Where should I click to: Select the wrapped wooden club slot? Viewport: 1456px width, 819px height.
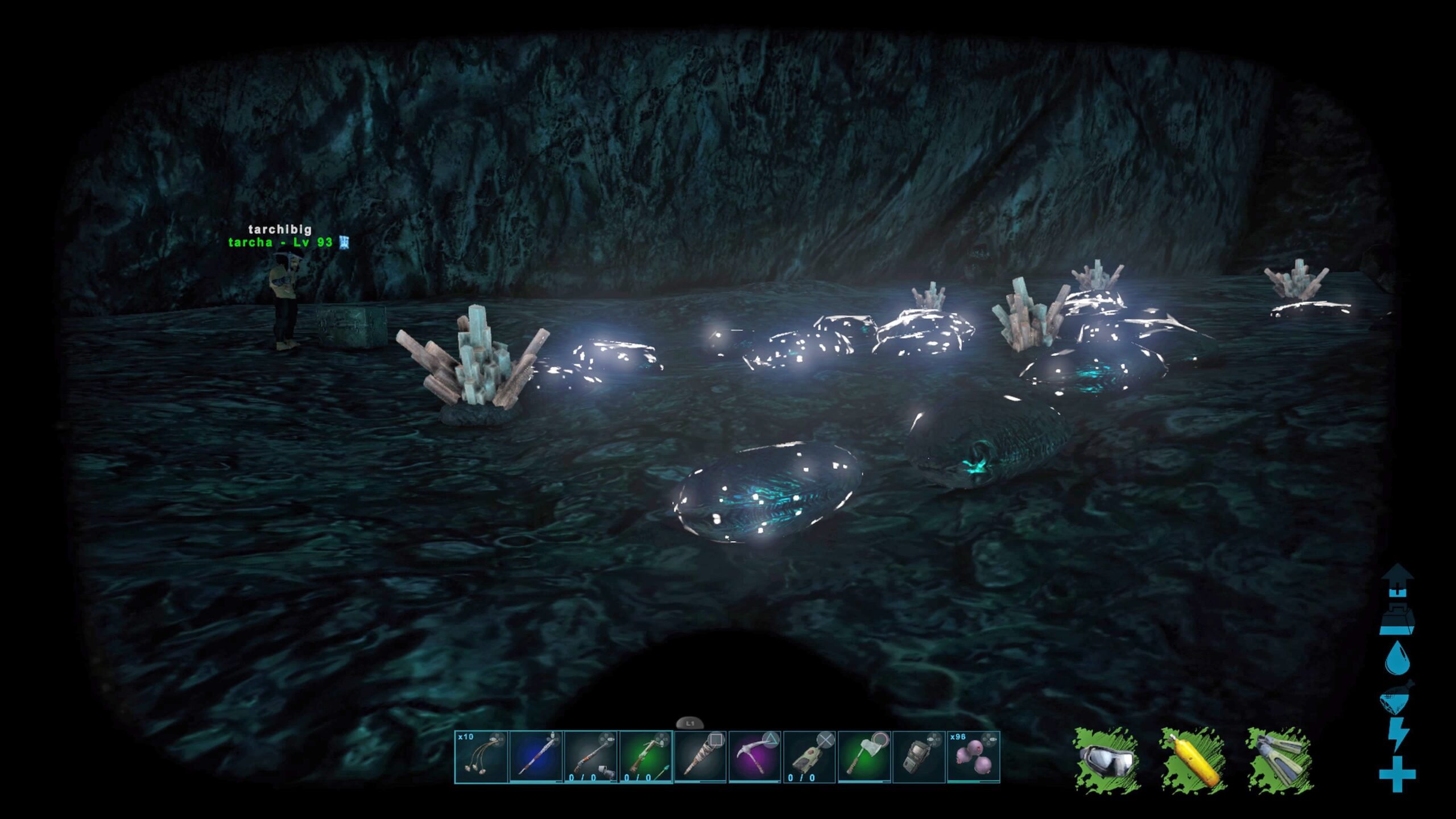coord(700,757)
